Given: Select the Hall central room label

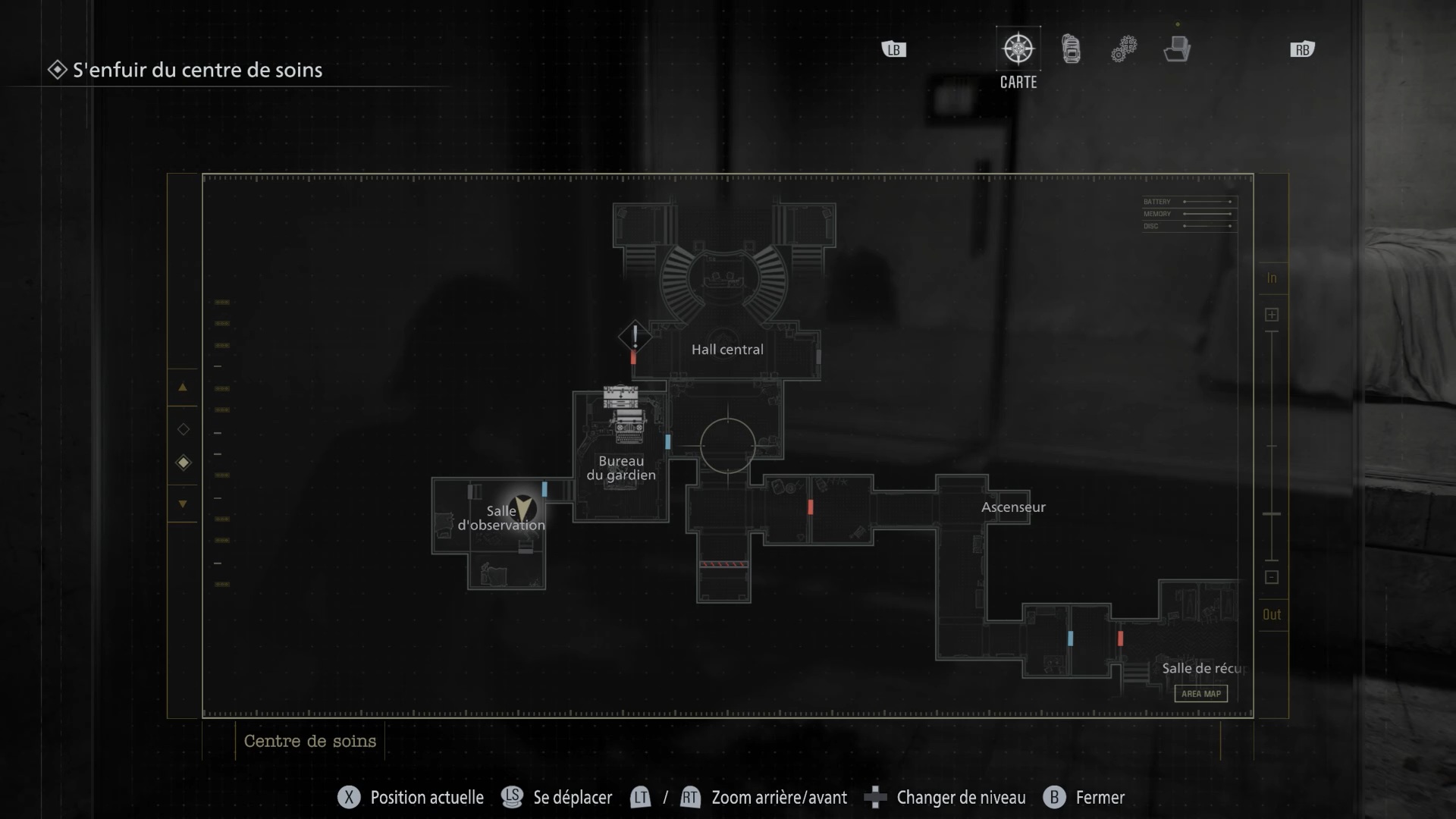Looking at the screenshot, I should click(x=727, y=350).
